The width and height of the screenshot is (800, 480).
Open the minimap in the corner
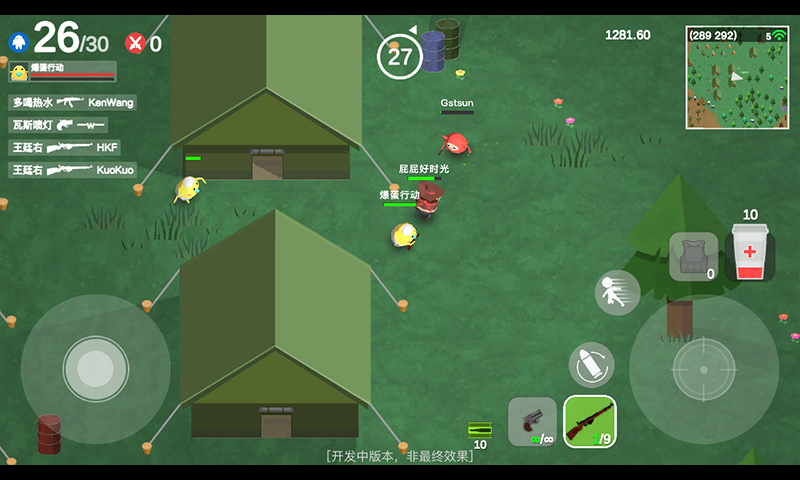click(737, 78)
